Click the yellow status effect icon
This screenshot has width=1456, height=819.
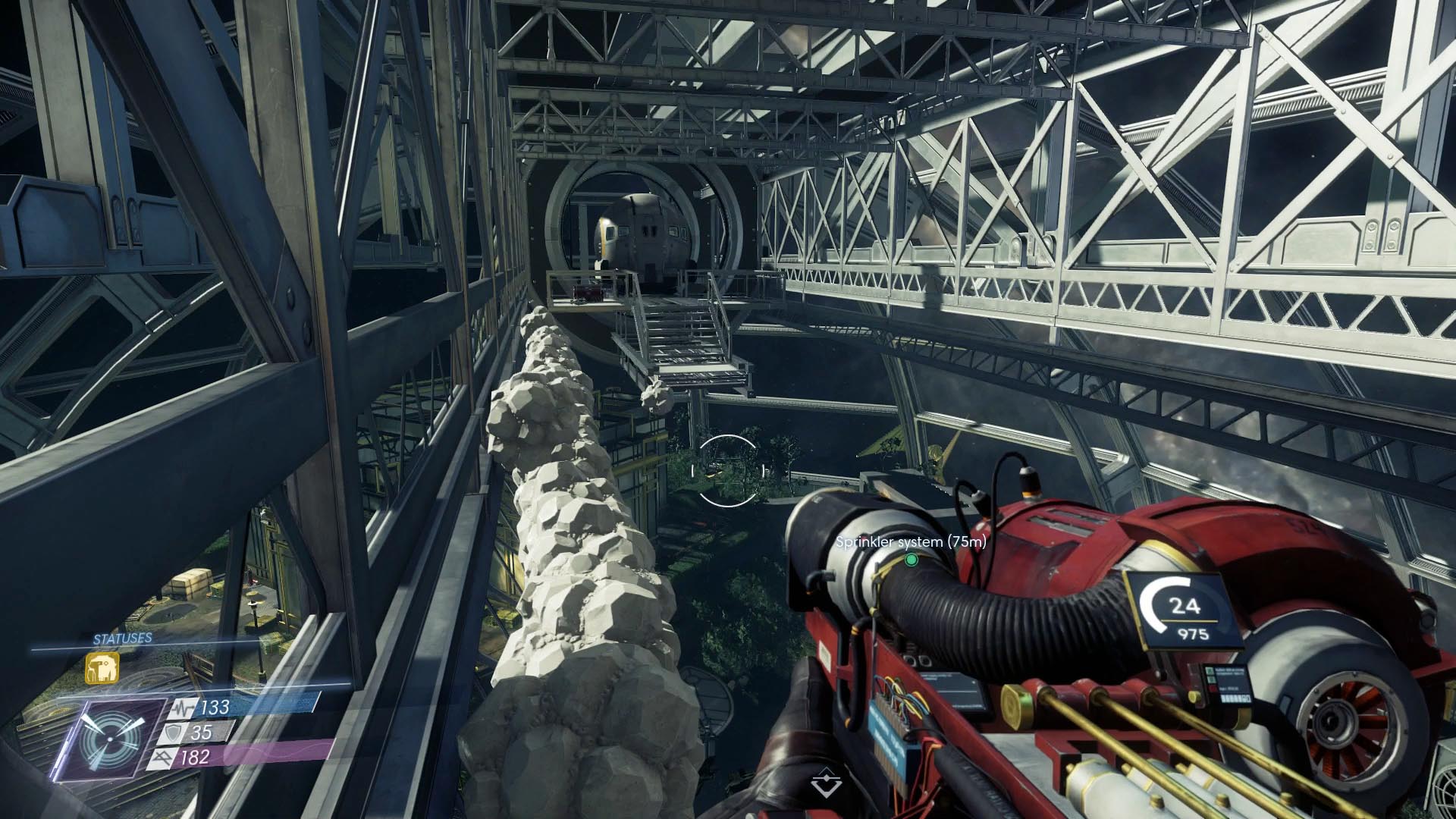102,668
